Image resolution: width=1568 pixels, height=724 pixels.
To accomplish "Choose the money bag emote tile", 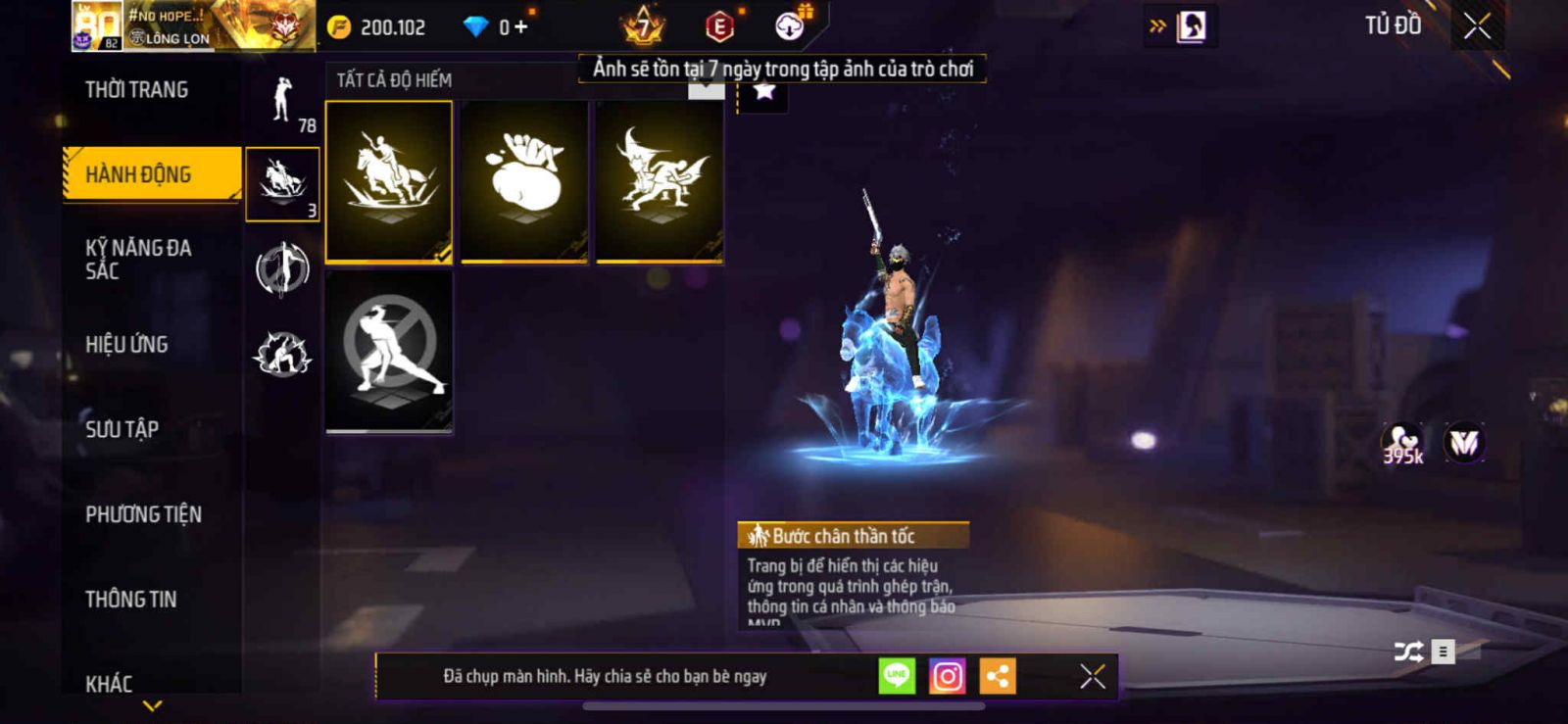I will 524,182.
